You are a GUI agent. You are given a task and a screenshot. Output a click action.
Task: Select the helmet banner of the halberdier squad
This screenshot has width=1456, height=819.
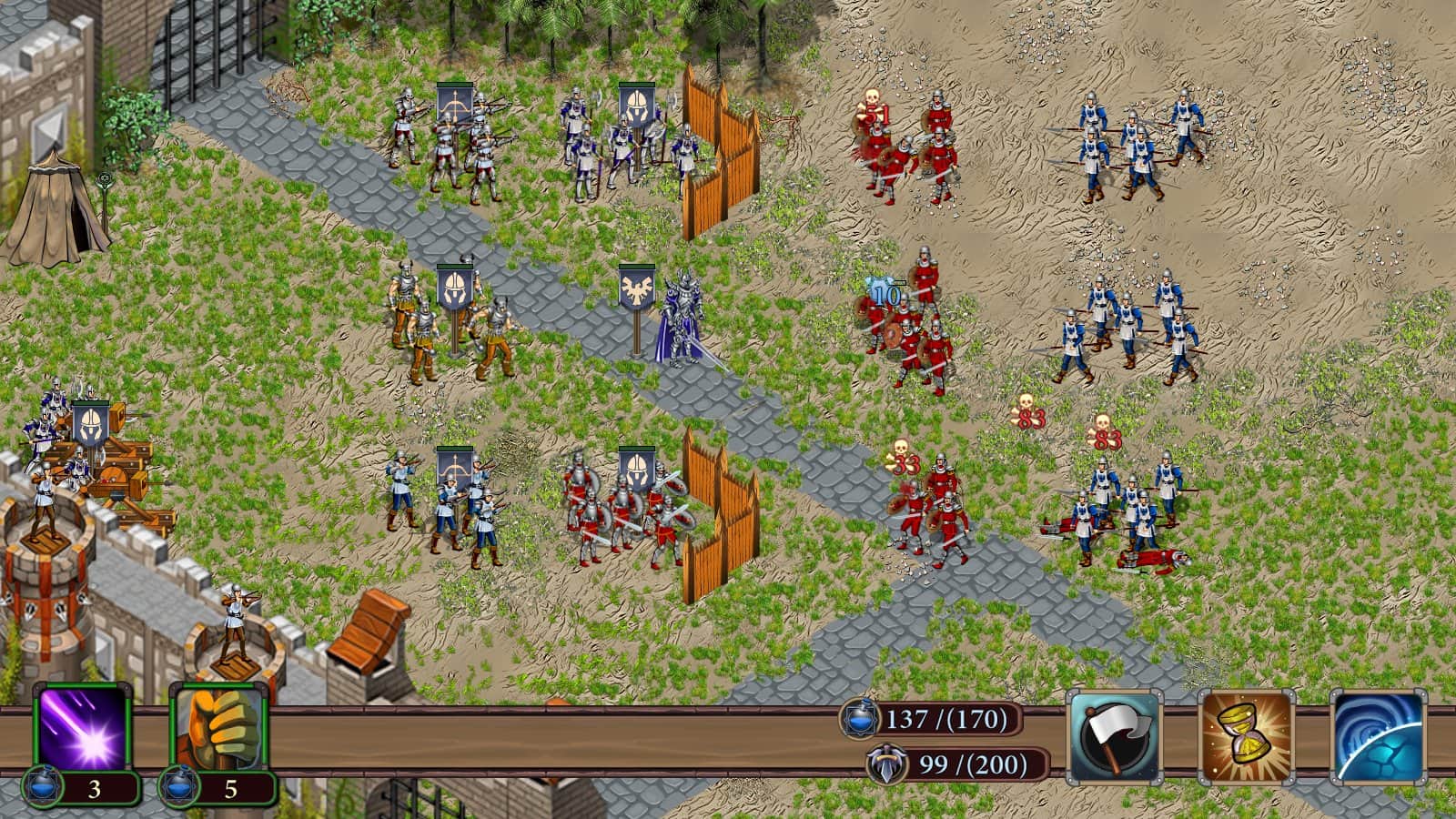[637, 104]
